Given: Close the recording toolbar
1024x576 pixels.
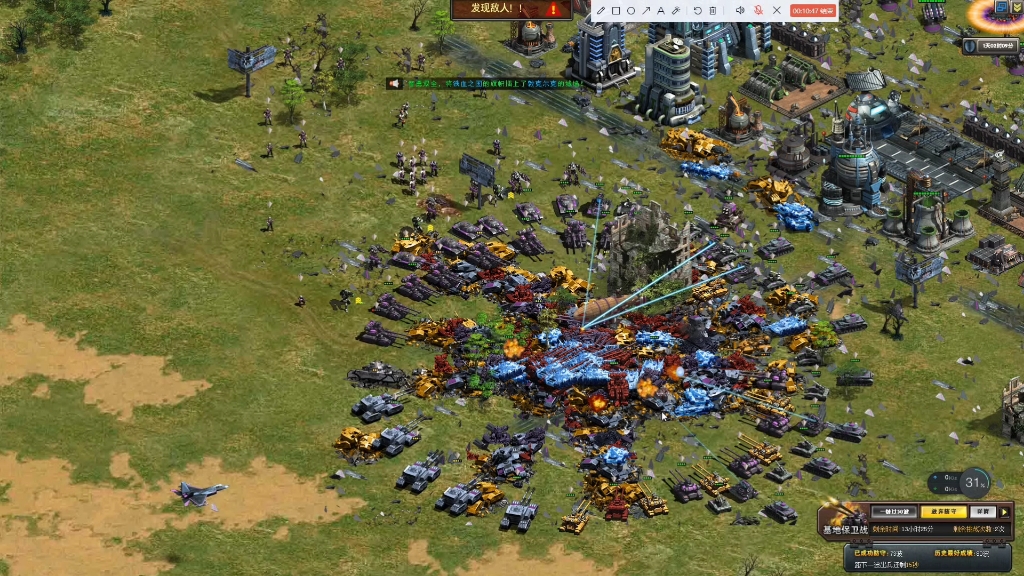Looking at the screenshot, I should (x=777, y=11).
